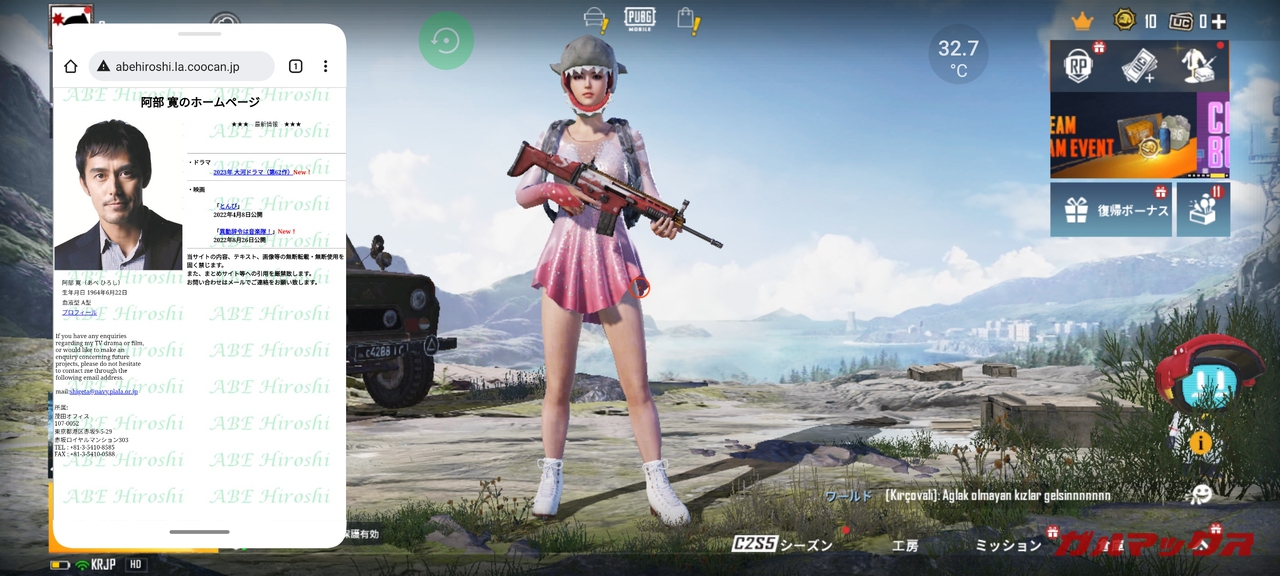Open the Royale Pass RP icon

tap(1080, 66)
